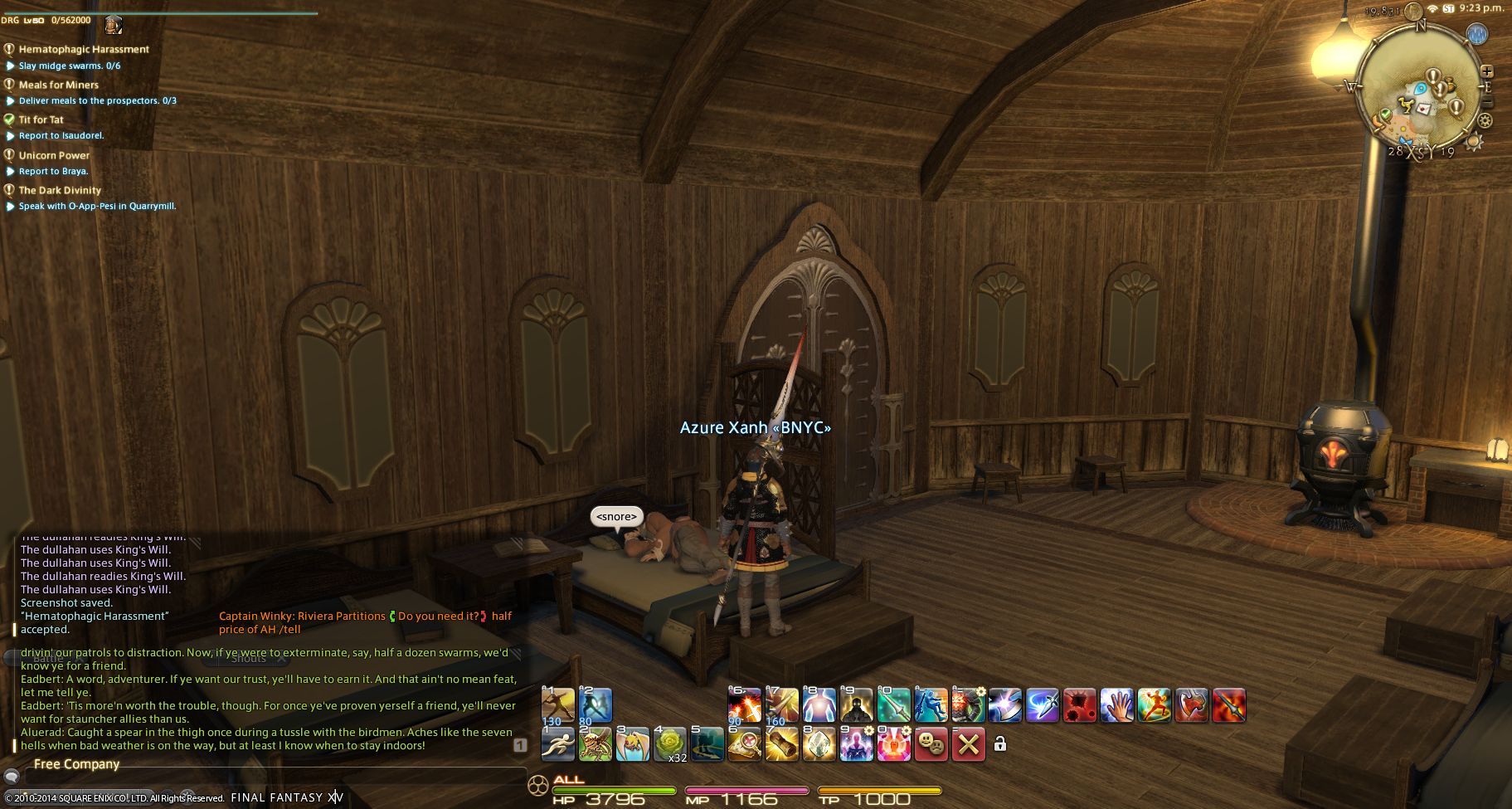1512x809 pixels.
Task: Activate the magnifying glass map action
Action: point(744,744)
